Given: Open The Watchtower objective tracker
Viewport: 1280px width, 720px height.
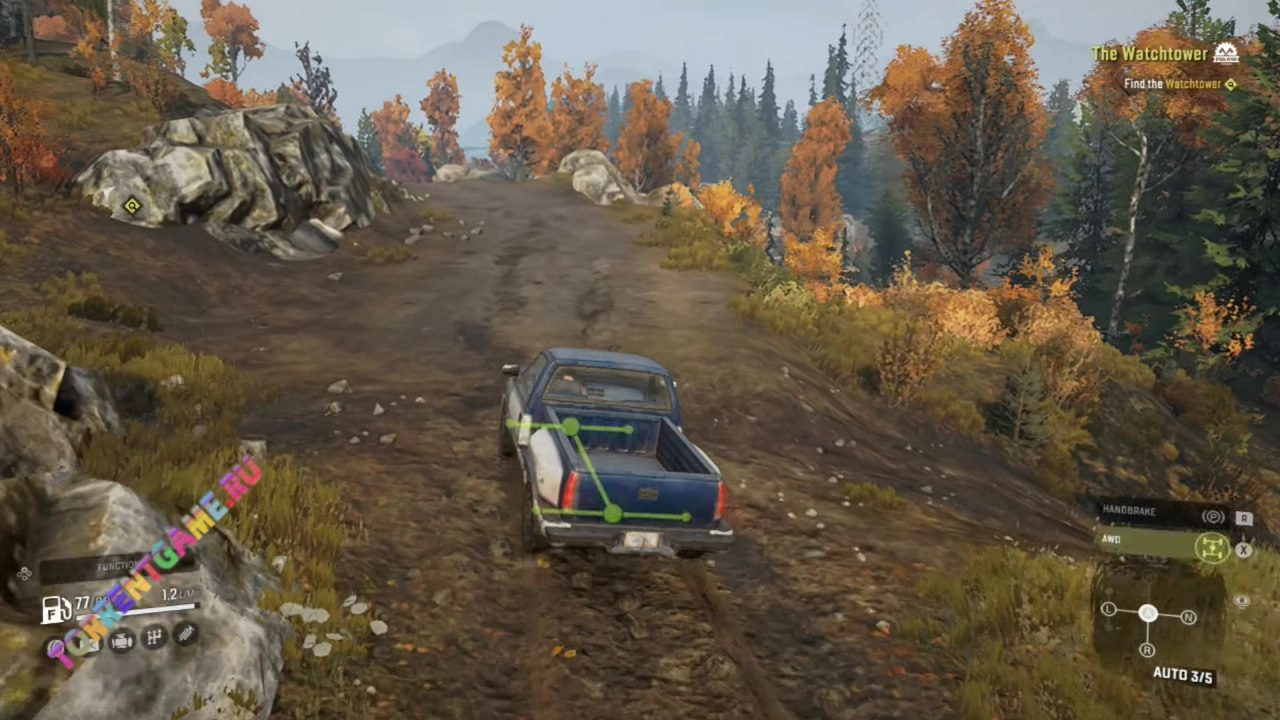Looking at the screenshot, I should click(1148, 54).
